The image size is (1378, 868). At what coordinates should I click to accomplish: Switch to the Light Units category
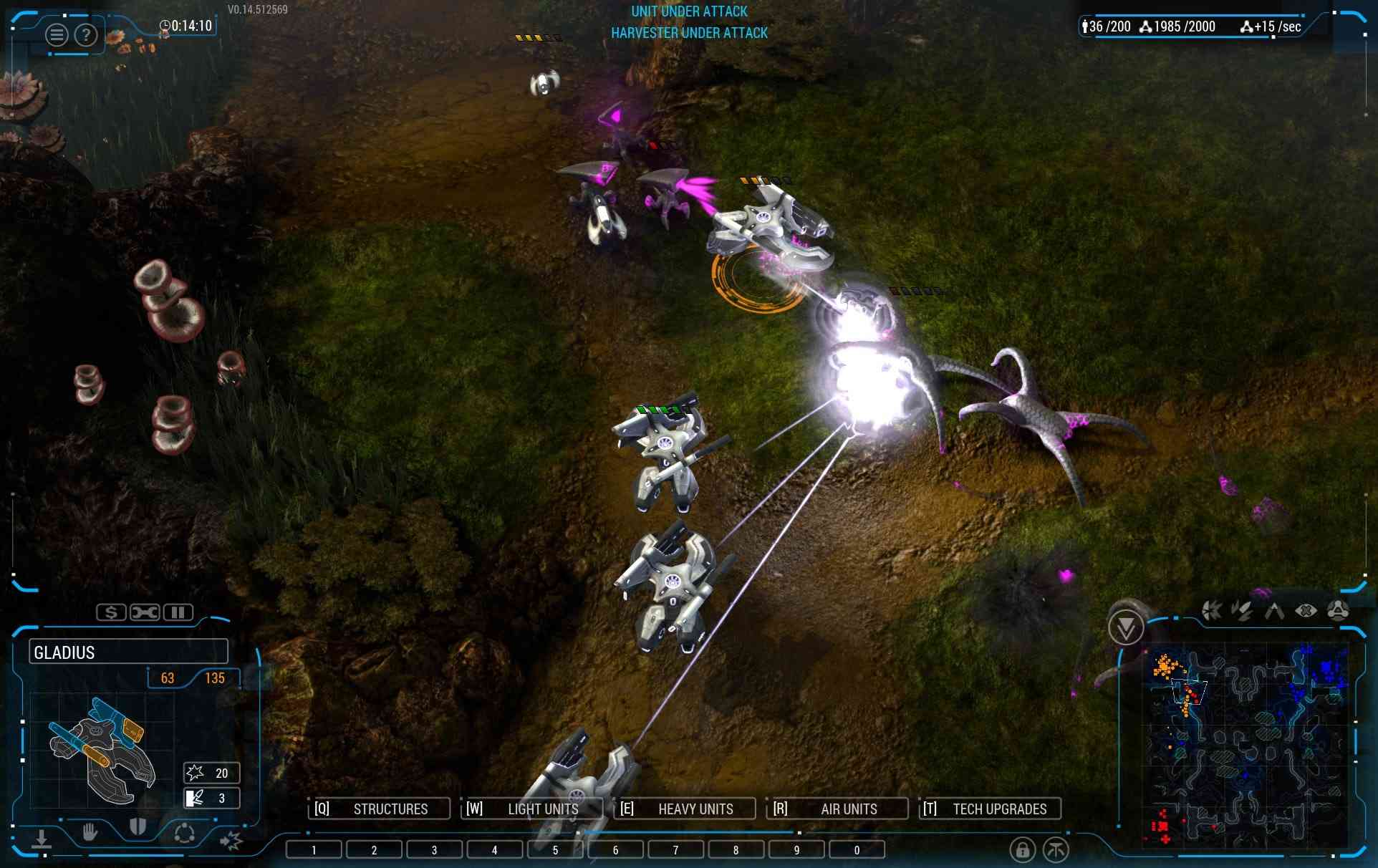532,809
